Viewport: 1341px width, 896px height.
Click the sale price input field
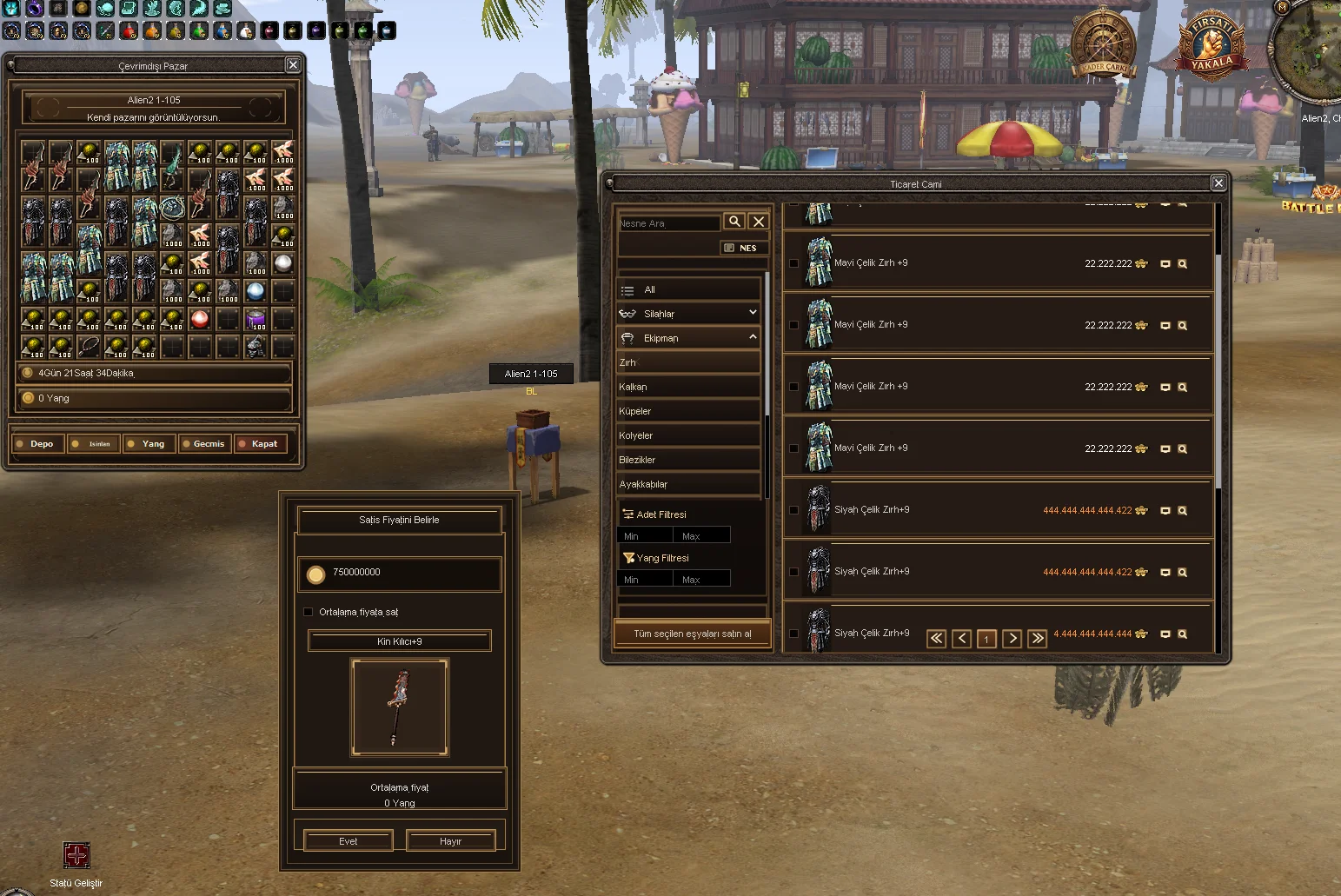click(408, 573)
